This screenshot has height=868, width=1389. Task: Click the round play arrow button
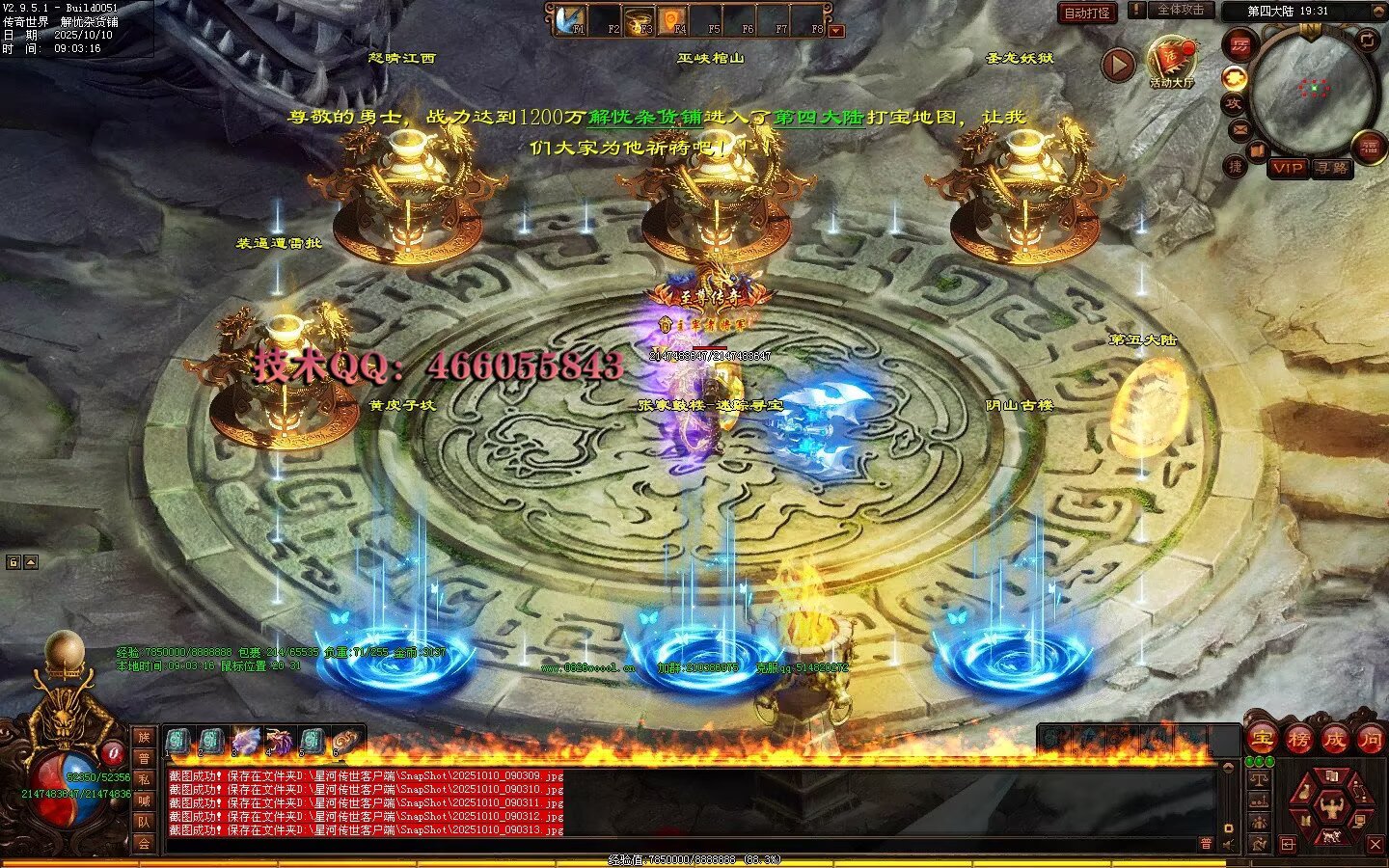point(1118,66)
